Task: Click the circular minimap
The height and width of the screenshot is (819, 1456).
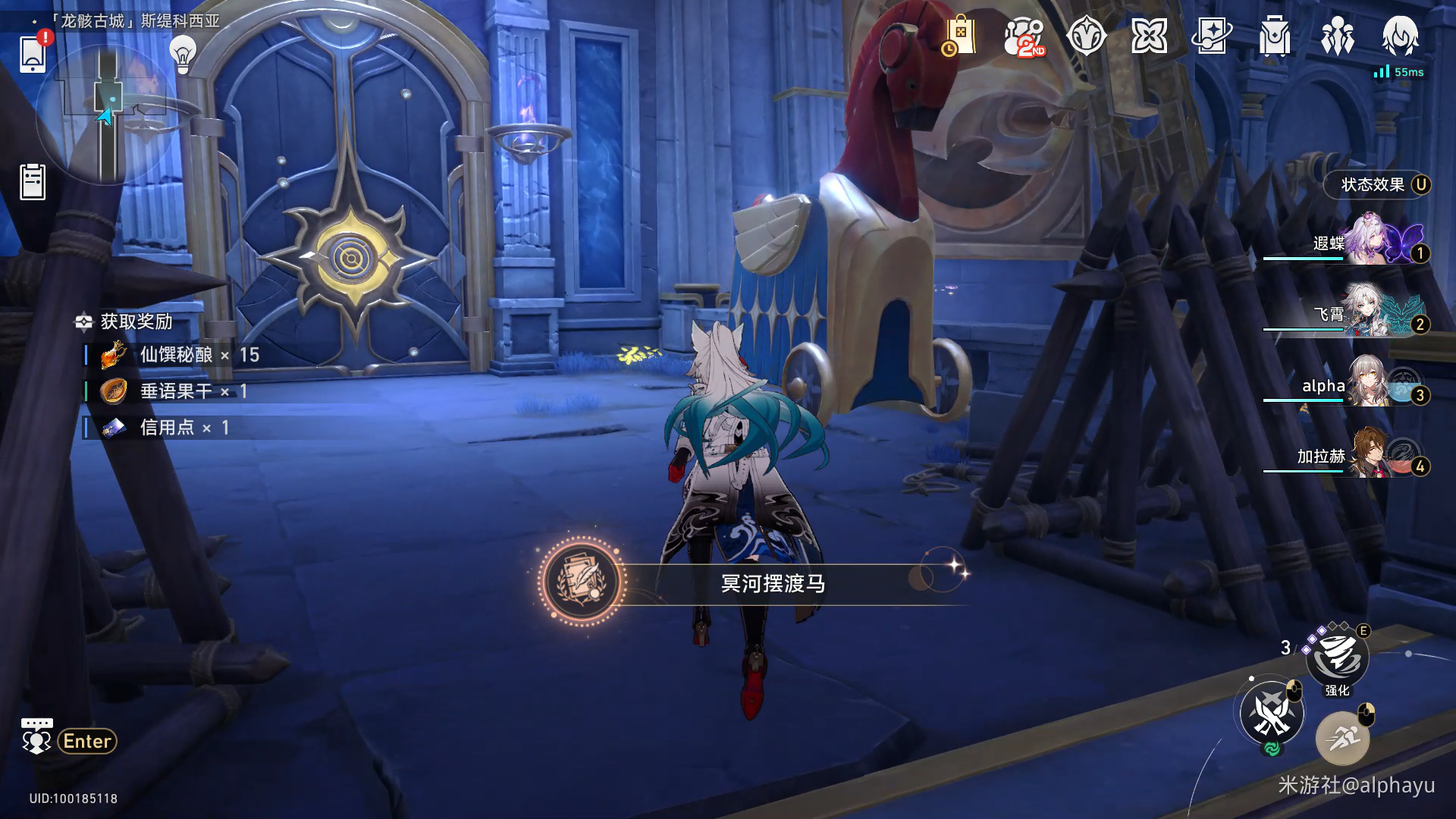Action: (x=106, y=114)
